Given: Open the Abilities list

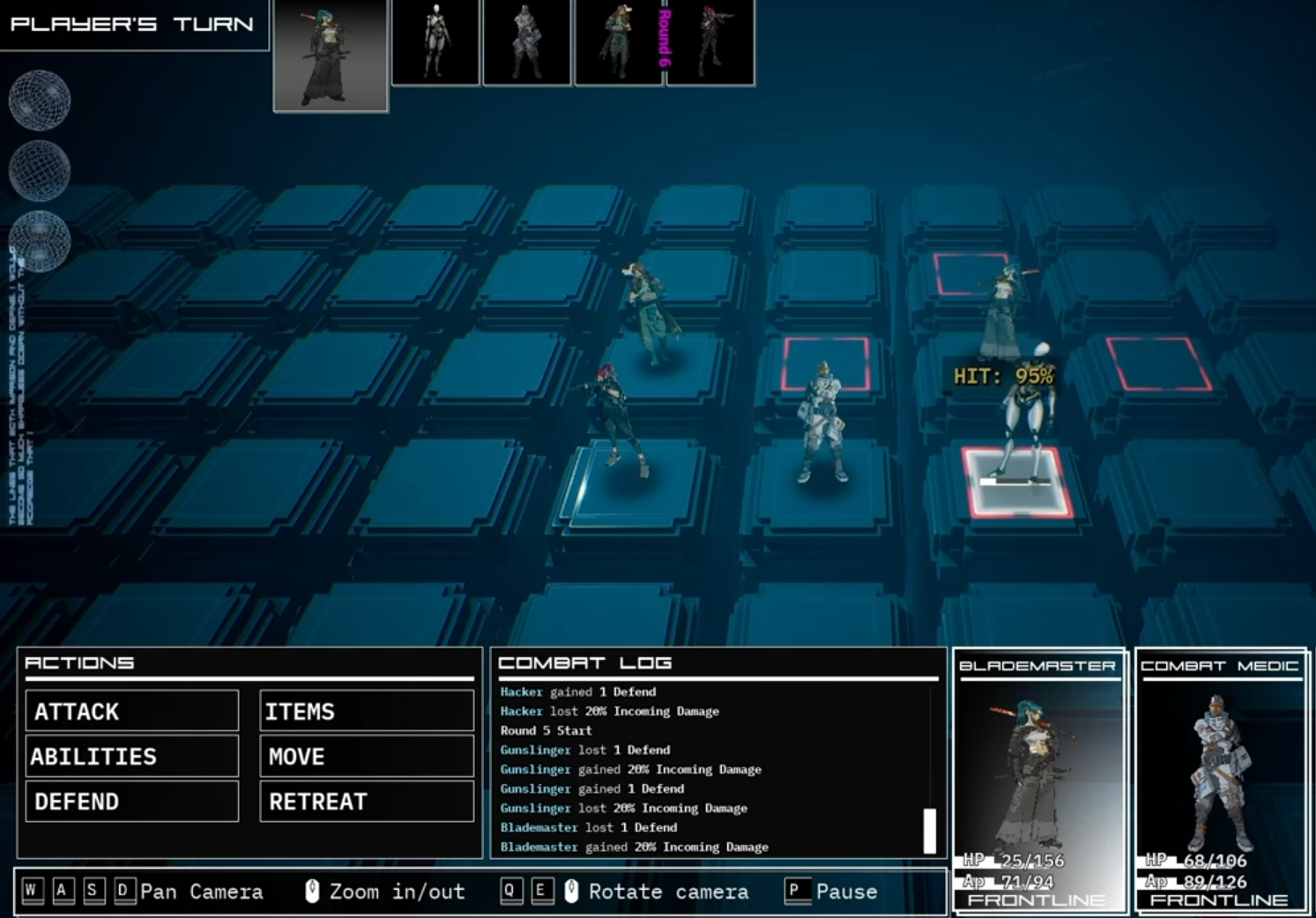Looking at the screenshot, I should tap(130, 756).
